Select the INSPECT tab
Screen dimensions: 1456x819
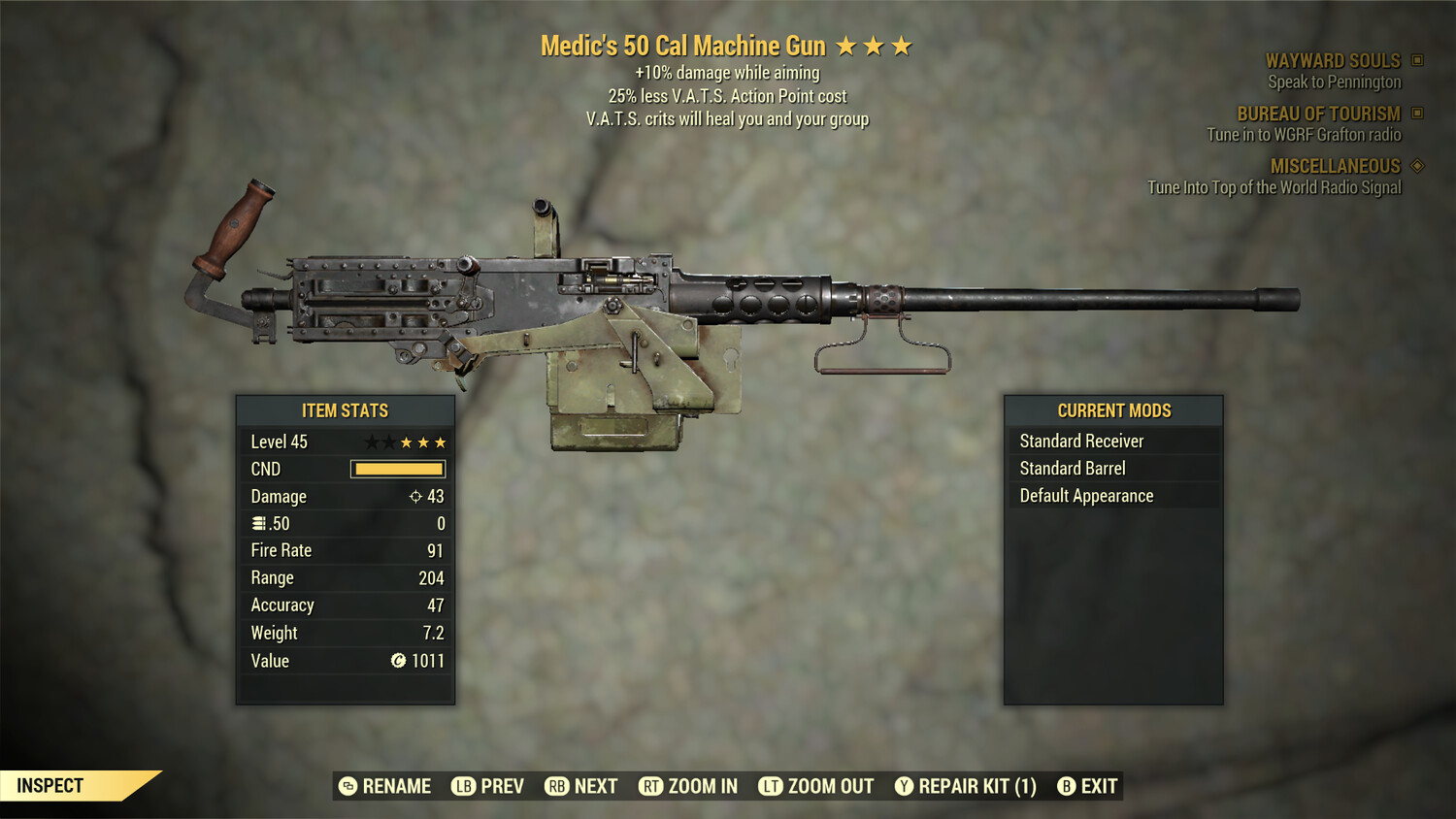tap(50, 785)
